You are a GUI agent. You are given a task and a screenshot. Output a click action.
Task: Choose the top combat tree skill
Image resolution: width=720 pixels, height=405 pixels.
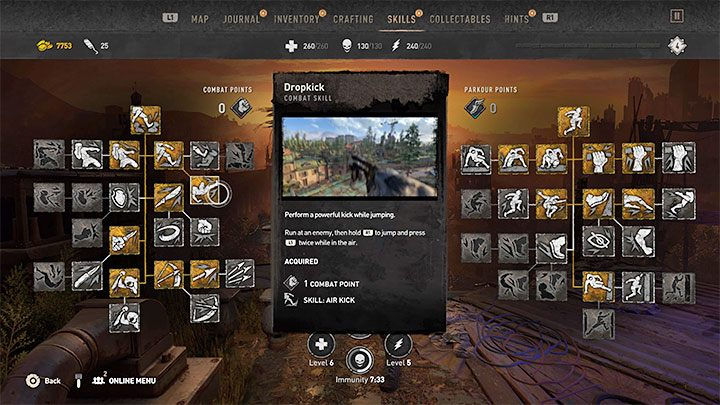tap(148, 120)
